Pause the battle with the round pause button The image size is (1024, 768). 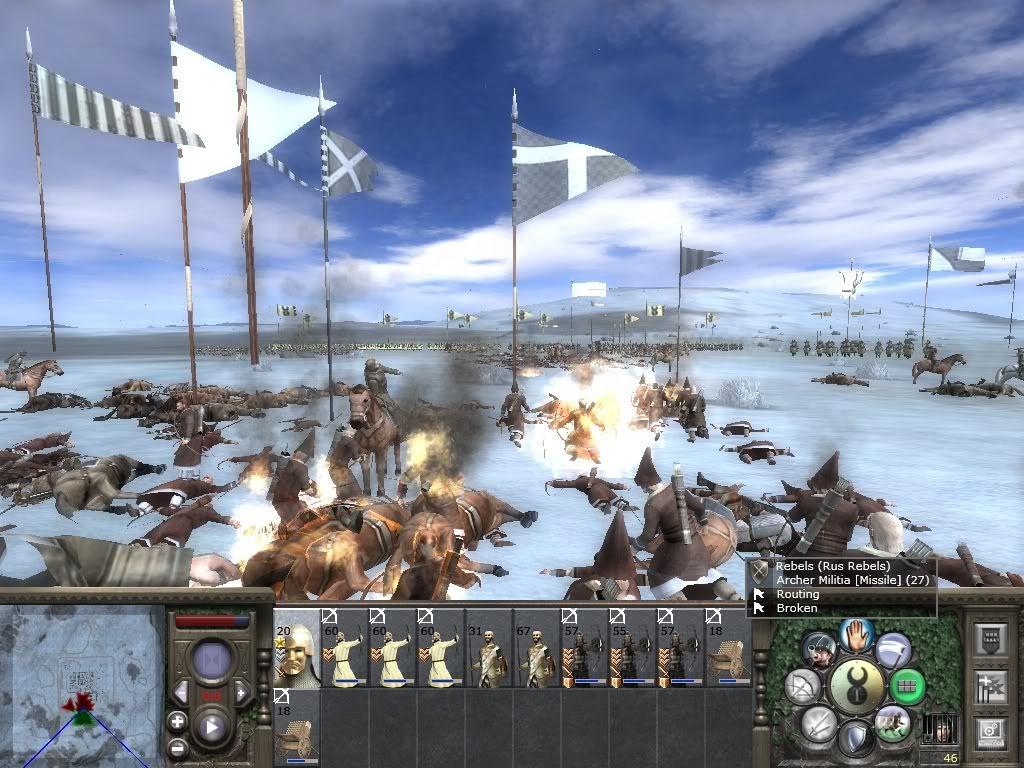tap(212, 662)
